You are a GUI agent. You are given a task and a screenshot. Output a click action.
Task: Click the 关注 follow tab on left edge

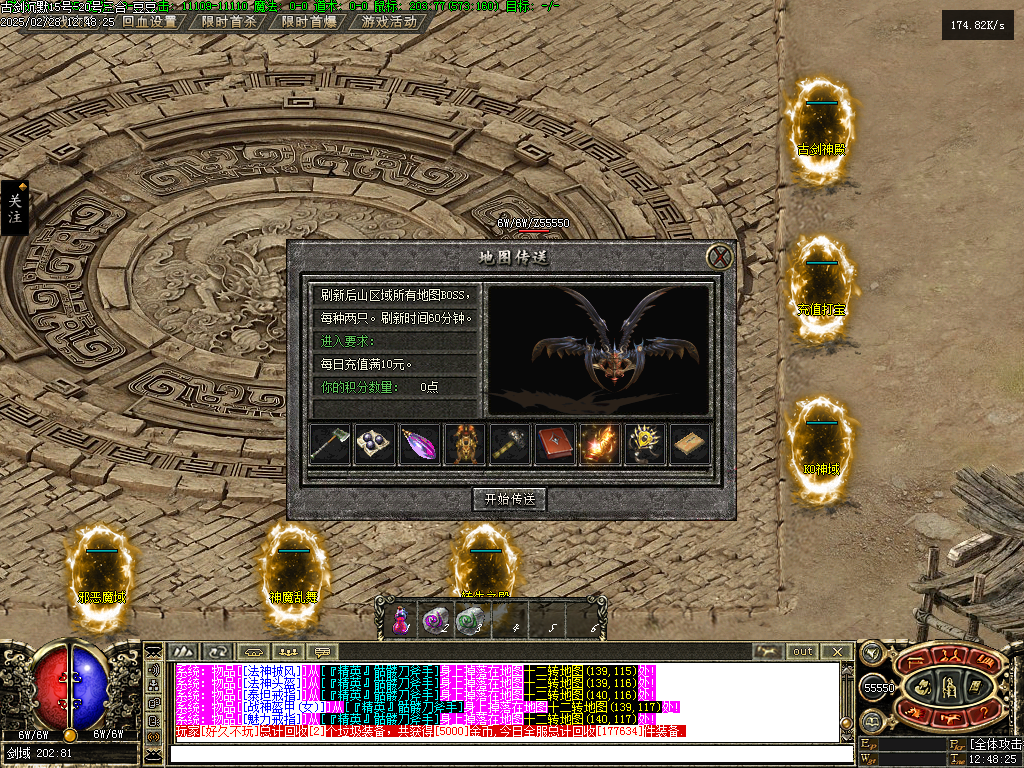(x=14, y=208)
